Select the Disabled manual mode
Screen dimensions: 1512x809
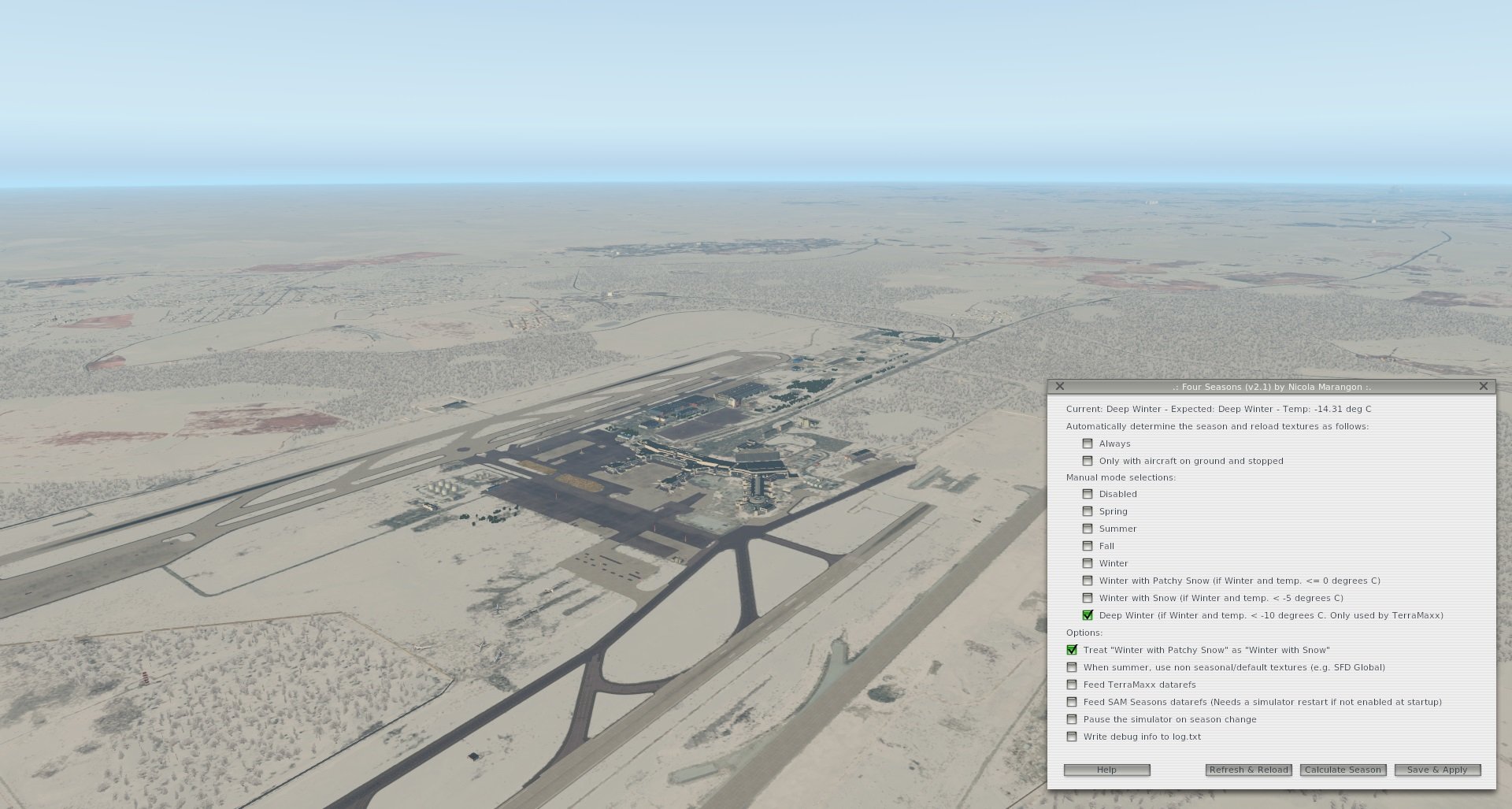coord(1088,494)
